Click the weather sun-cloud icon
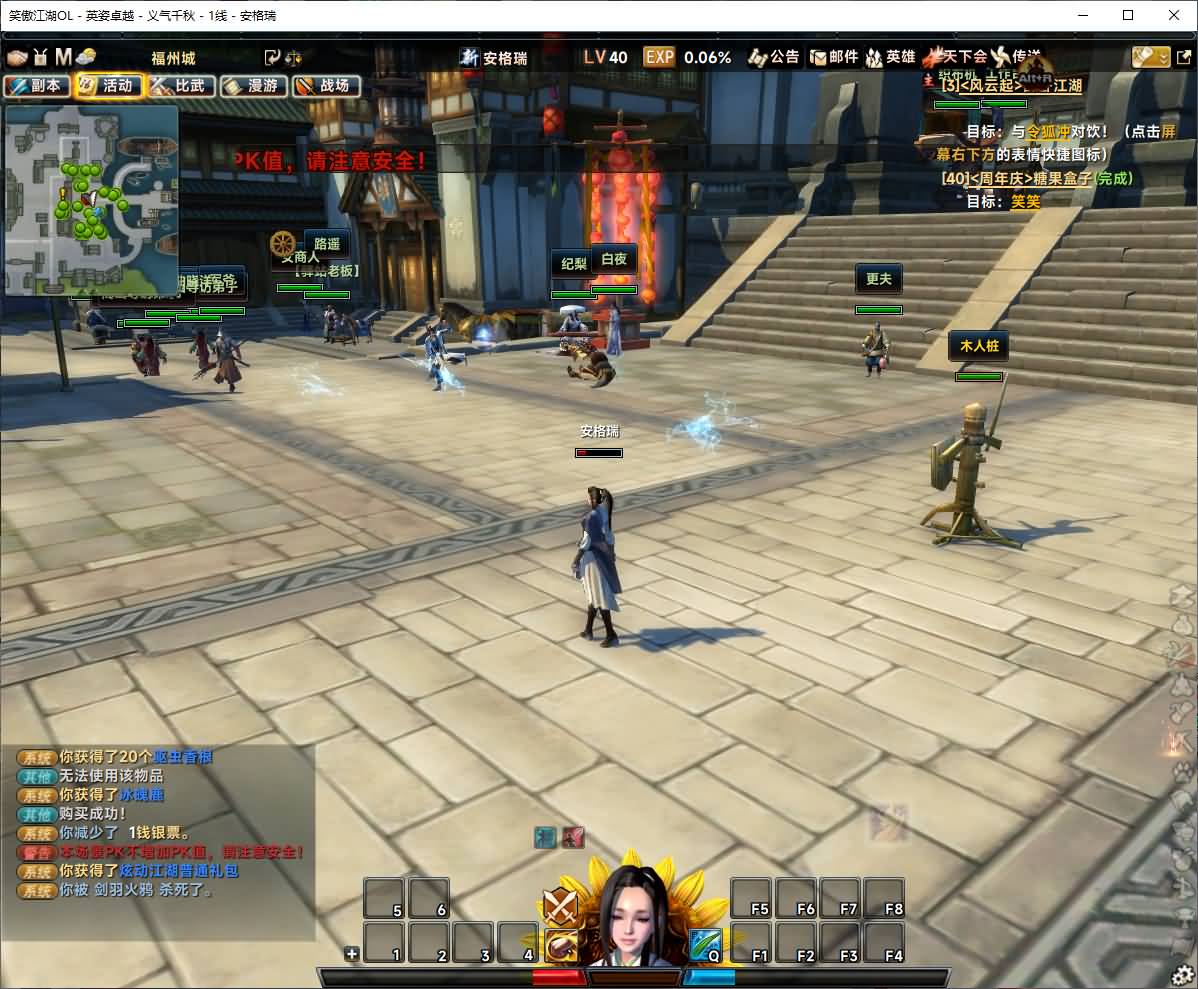The height and width of the screenshot is (989, 1198). [x=86, y=57]
